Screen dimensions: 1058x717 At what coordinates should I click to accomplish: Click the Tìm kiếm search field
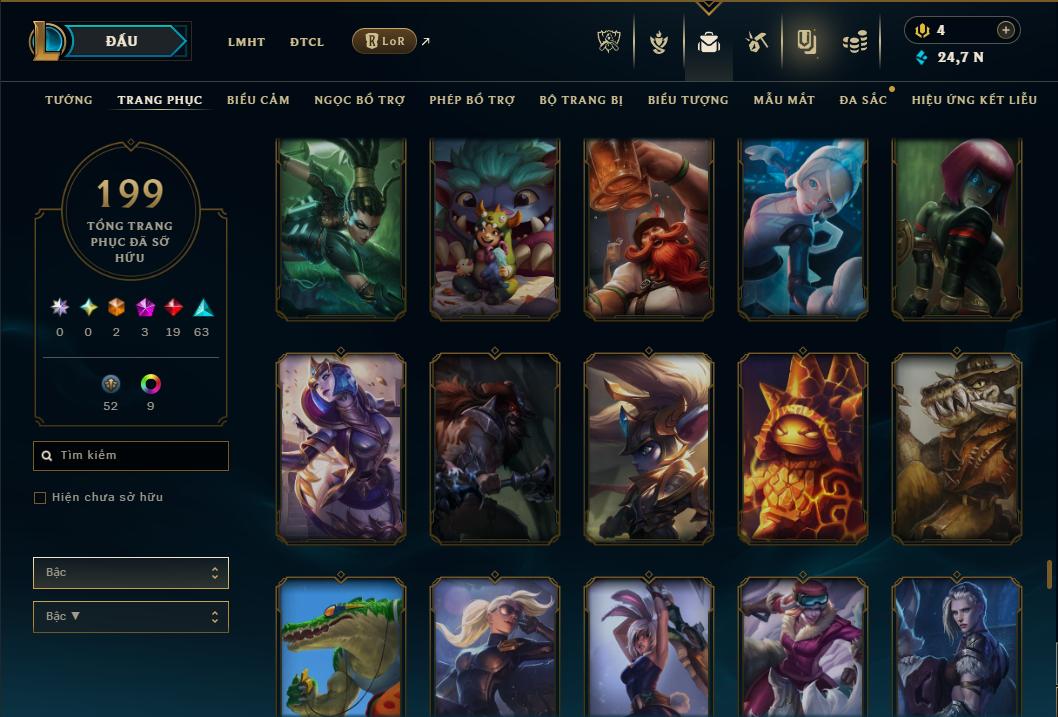tap(131, 456)
